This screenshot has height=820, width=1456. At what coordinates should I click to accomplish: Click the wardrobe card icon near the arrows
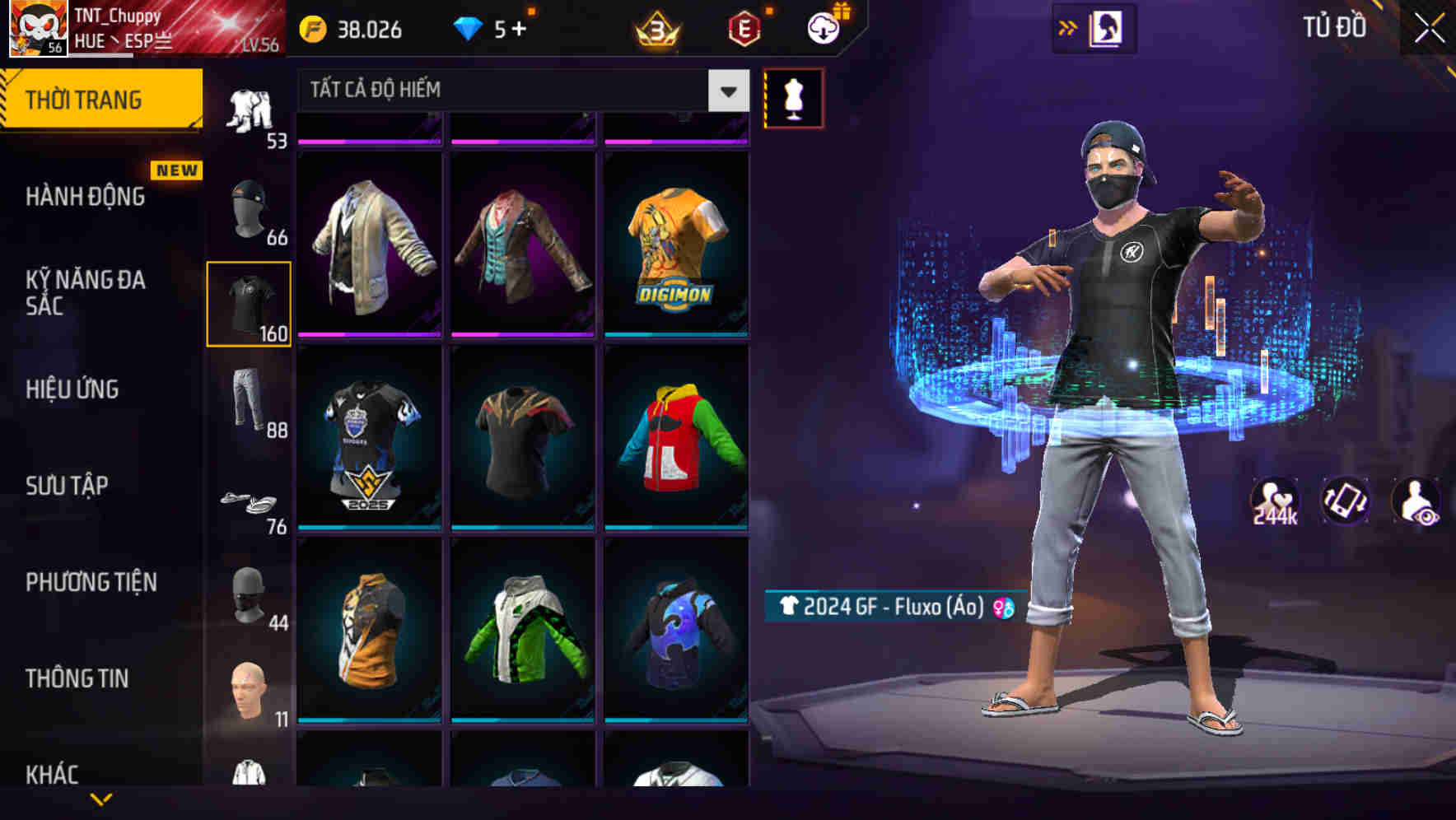point(1107,26)
